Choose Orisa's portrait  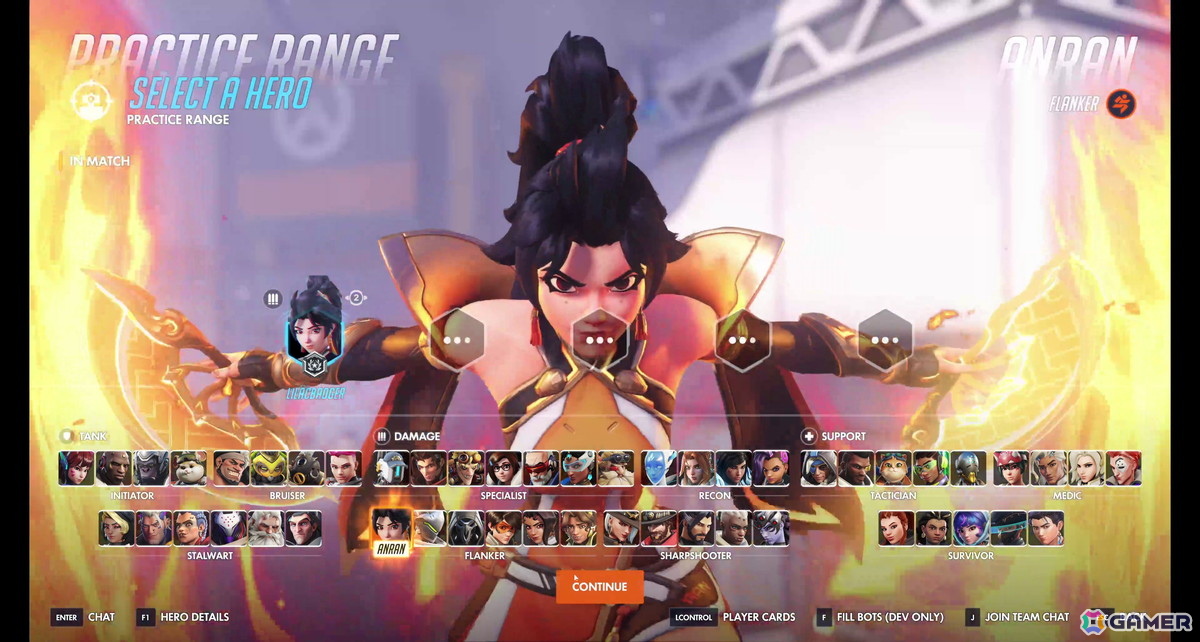click(x=267, y=468)
